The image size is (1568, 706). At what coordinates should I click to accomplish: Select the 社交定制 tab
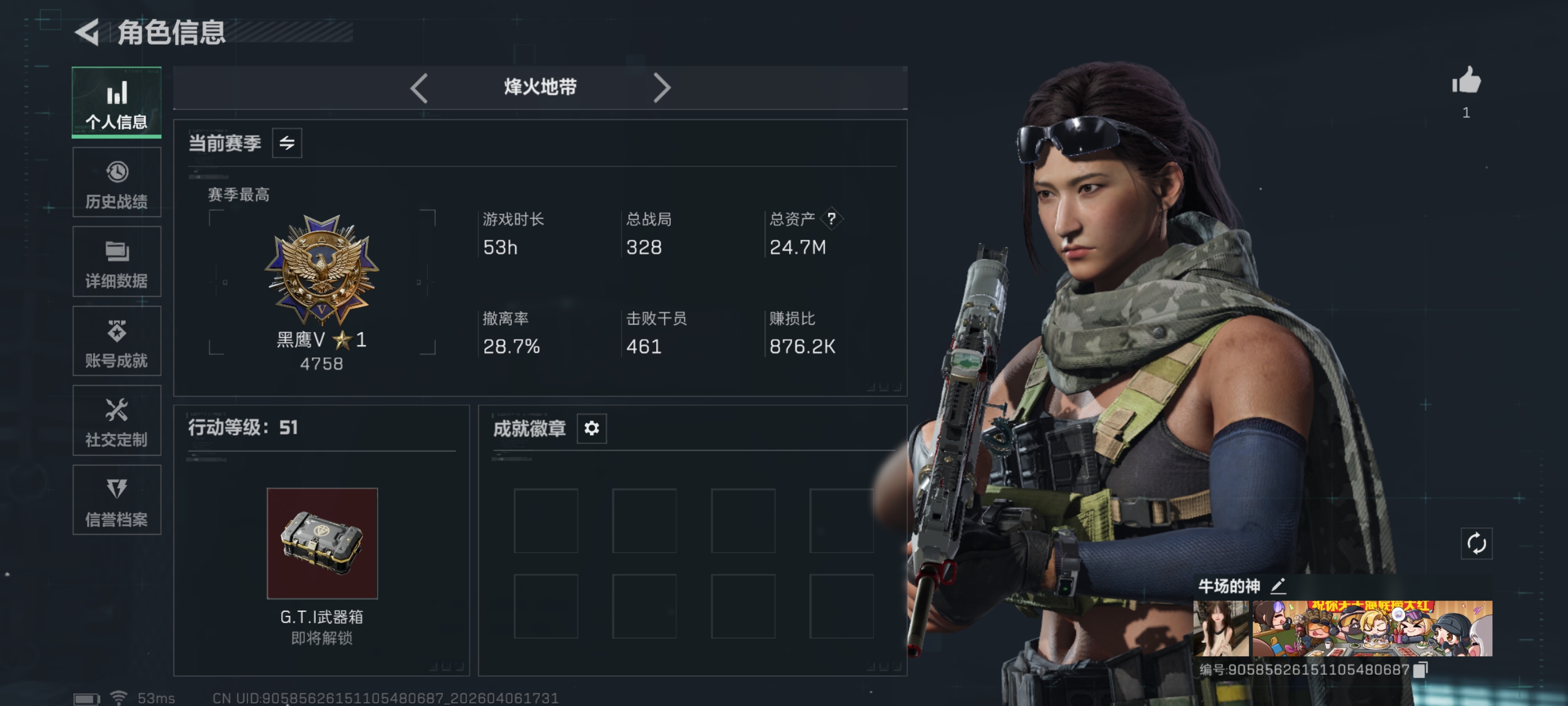[x=116, y=420]
